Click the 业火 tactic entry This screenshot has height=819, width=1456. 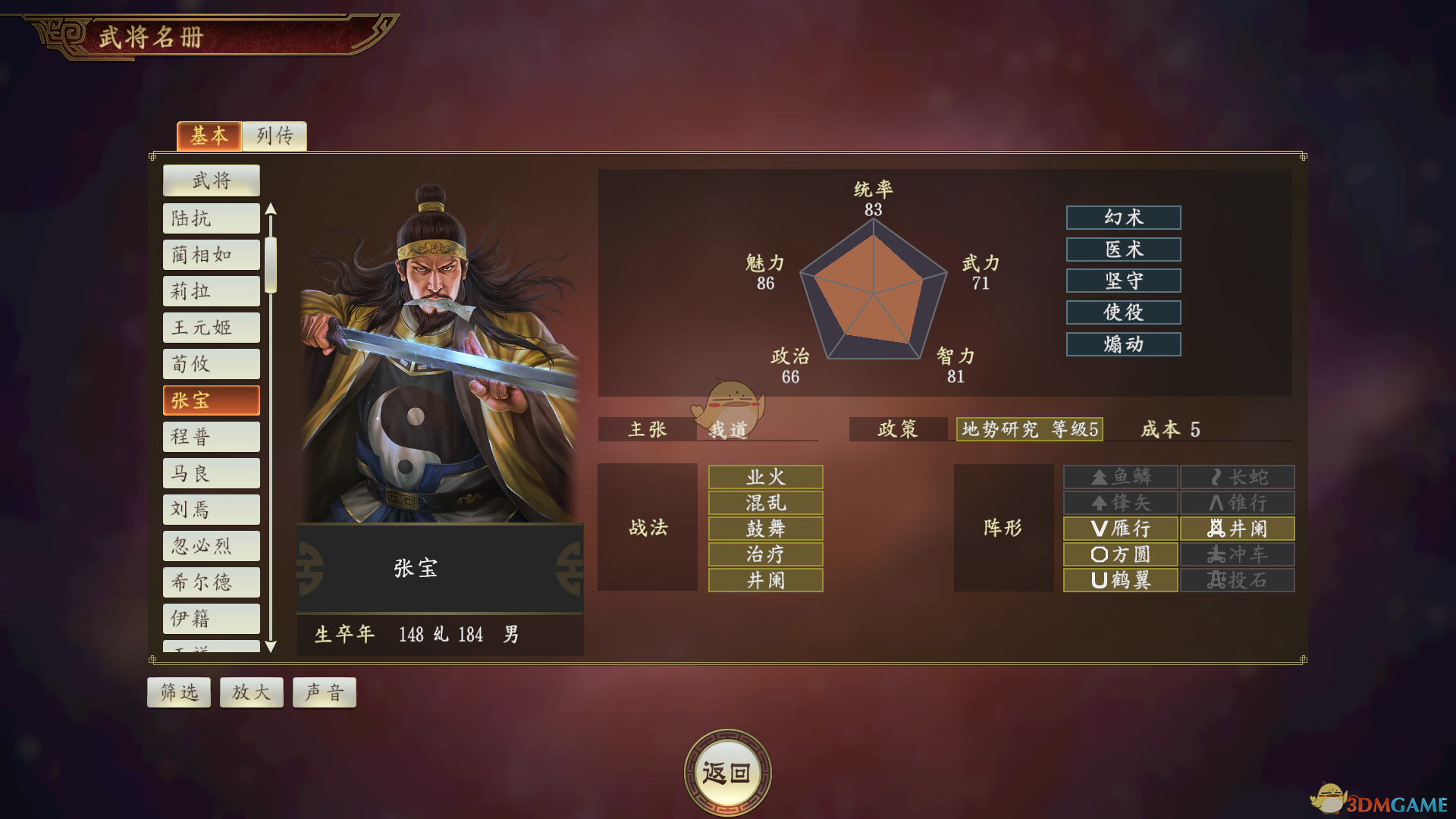[x=764, y=477]
